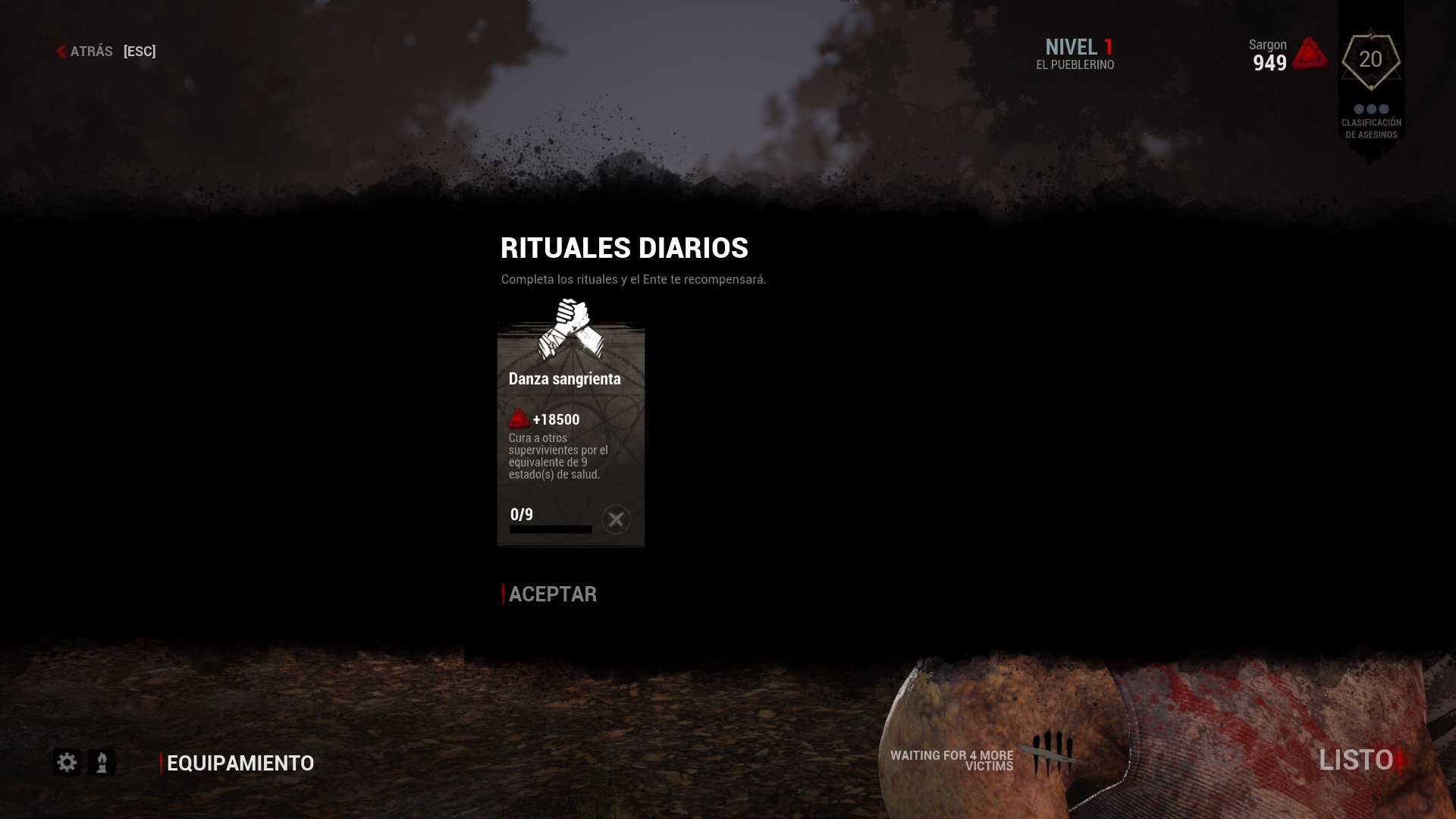
Task: Click the candle icon next to settings
Action: [x=101, y=762]
